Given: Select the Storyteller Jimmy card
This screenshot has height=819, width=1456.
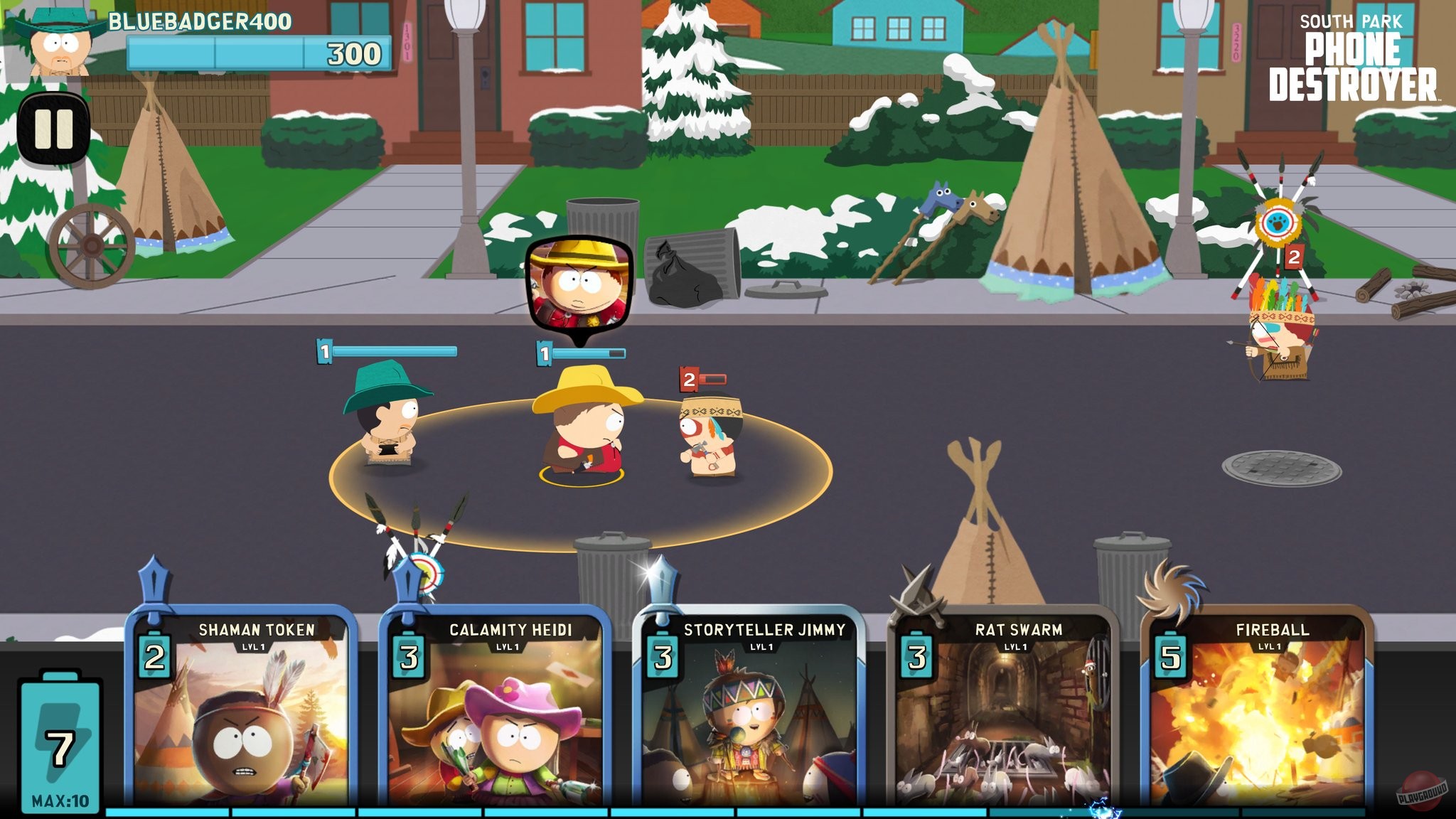Looking at the screenshot, I should click(x=764, y=711).
